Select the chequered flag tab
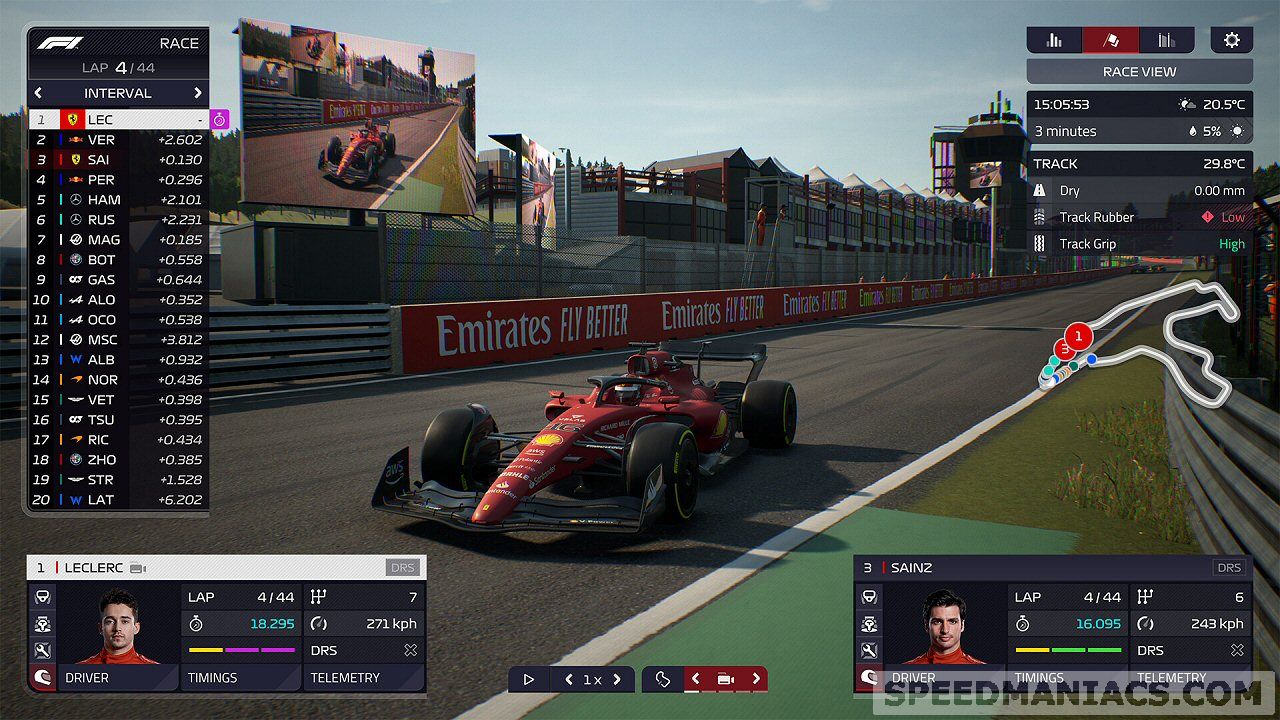Image resolution: width=1280 pixels, height=720 pixels. tap(1110, 40)
